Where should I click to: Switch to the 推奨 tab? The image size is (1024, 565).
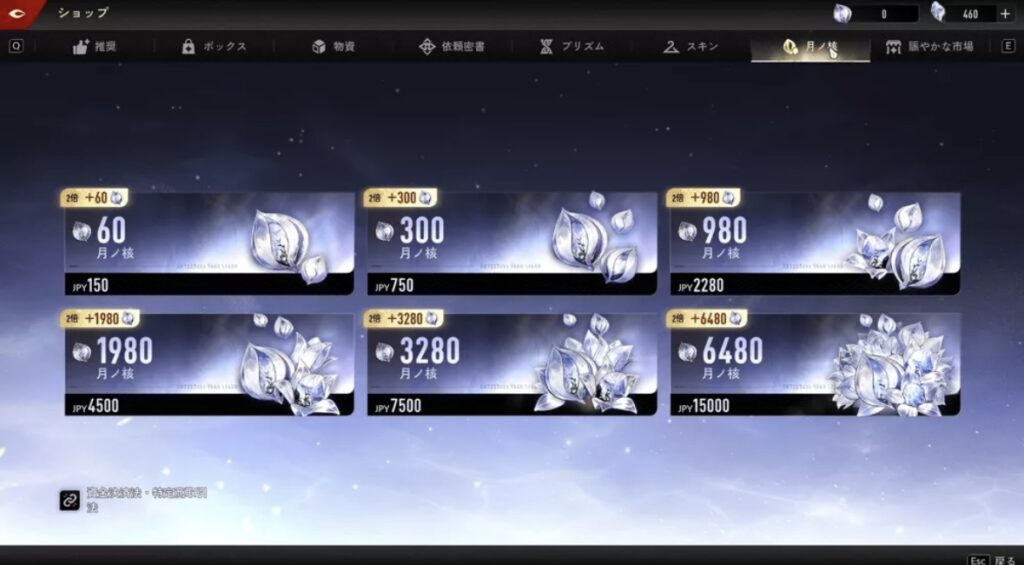click(95, 47)
